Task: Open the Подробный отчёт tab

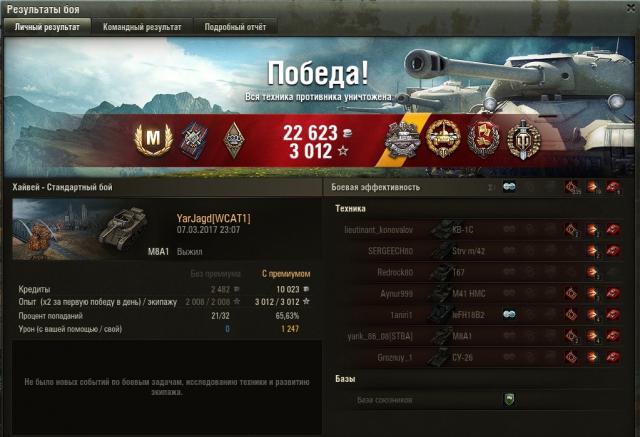Action: tap(236, 27)
